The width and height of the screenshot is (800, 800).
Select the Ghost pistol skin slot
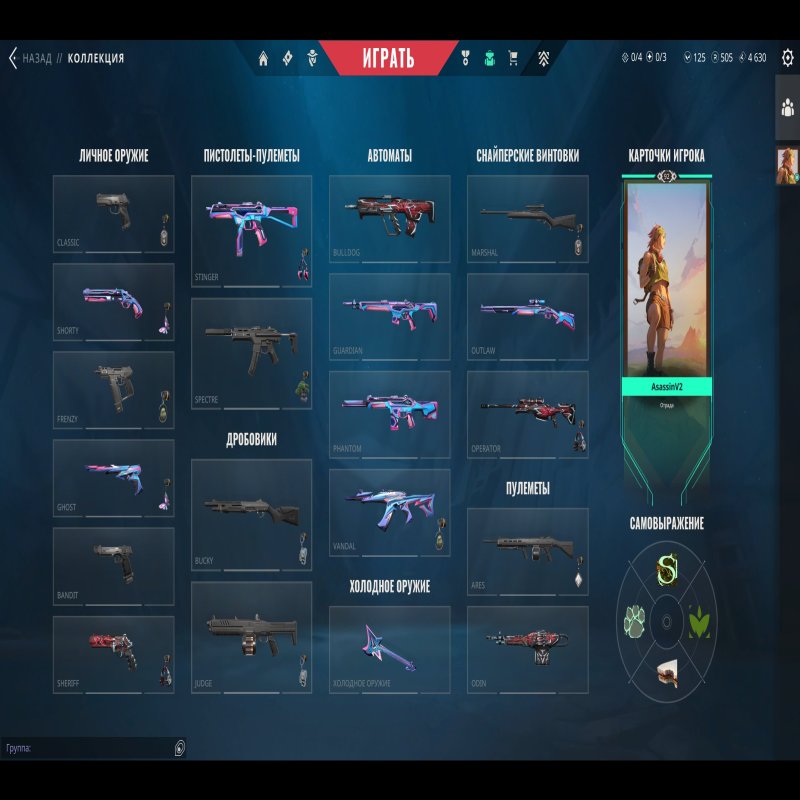113,478
